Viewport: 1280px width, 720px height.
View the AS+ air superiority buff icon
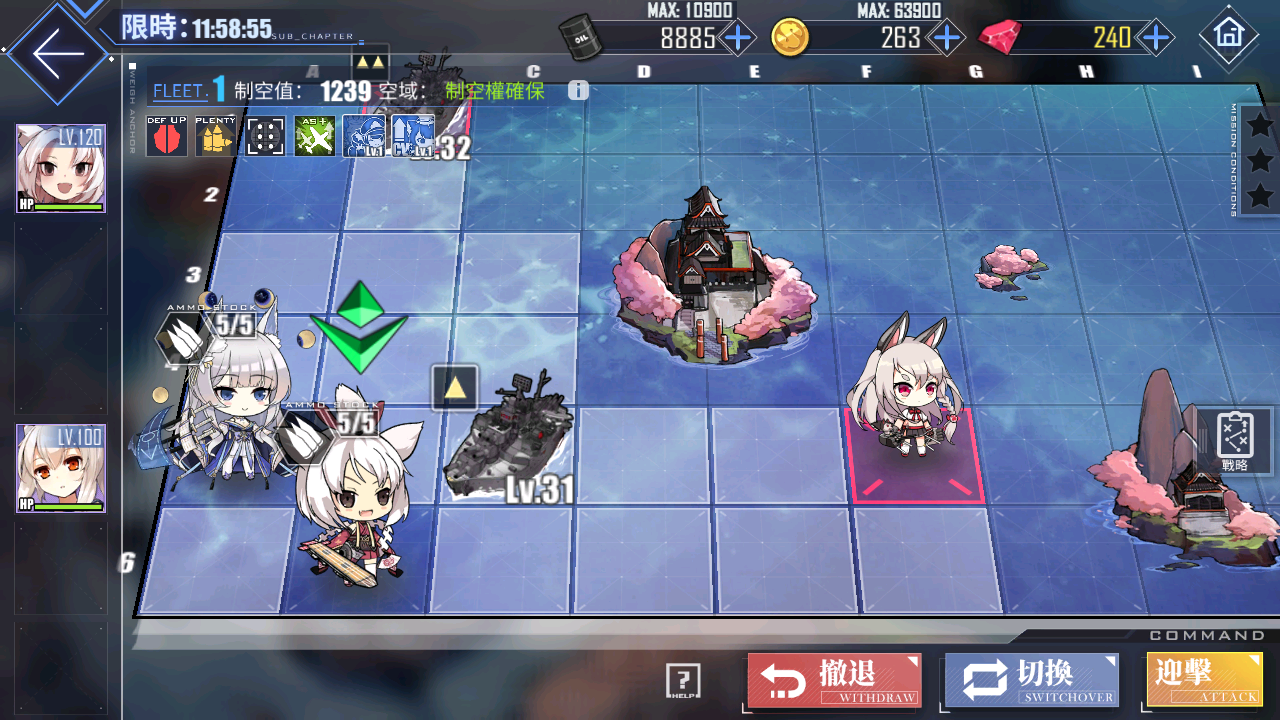tap(314, 136)
